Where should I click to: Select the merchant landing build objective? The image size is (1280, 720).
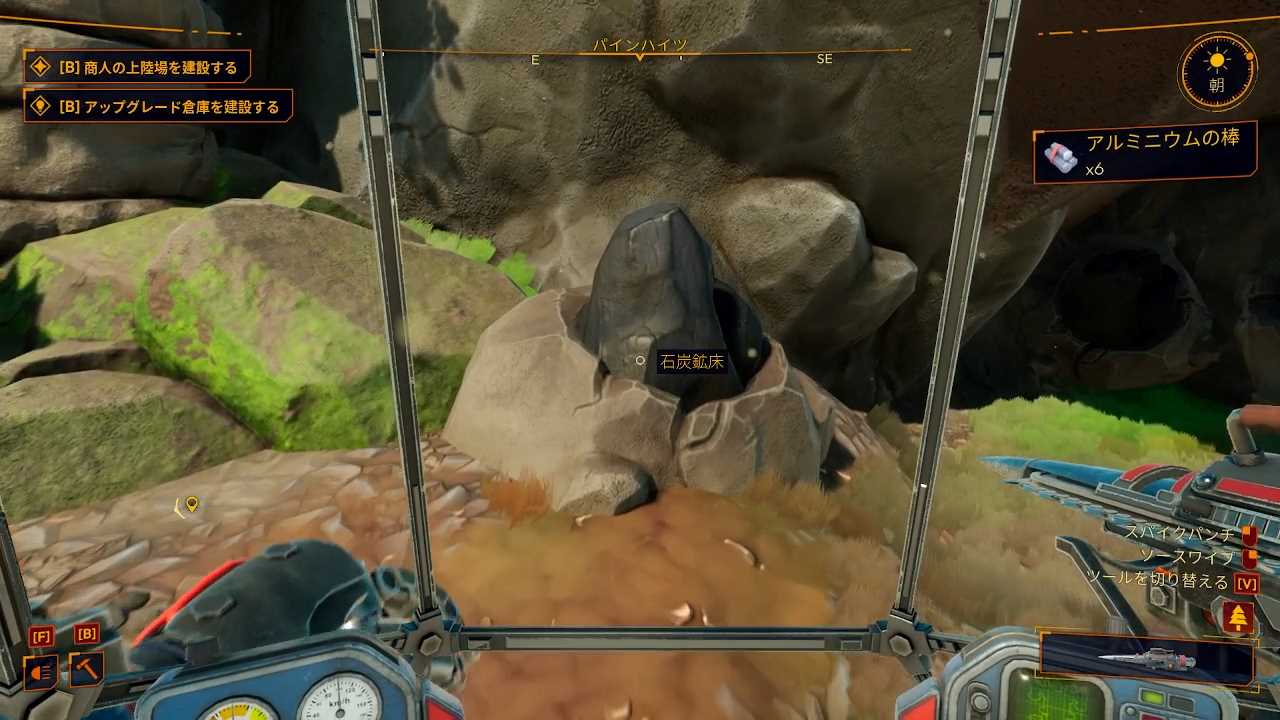[137, 67]
